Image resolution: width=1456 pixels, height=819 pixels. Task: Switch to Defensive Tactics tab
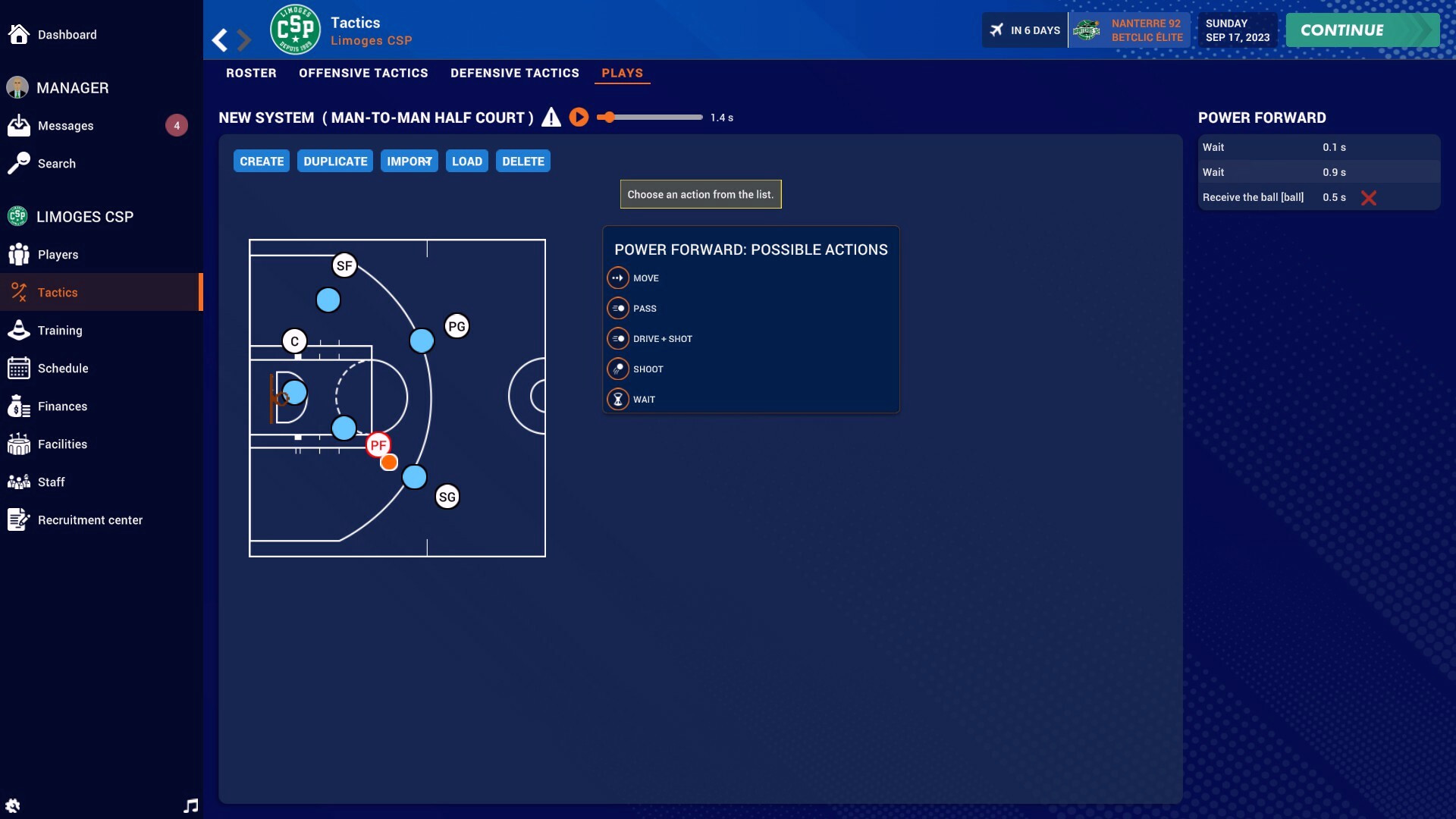(514, 73)
